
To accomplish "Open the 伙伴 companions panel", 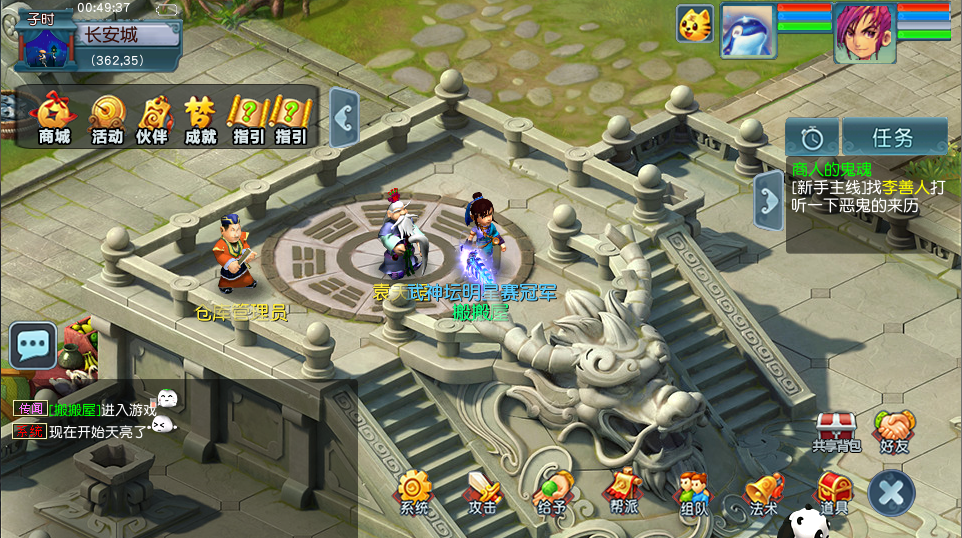I will [x=153, y=118].
